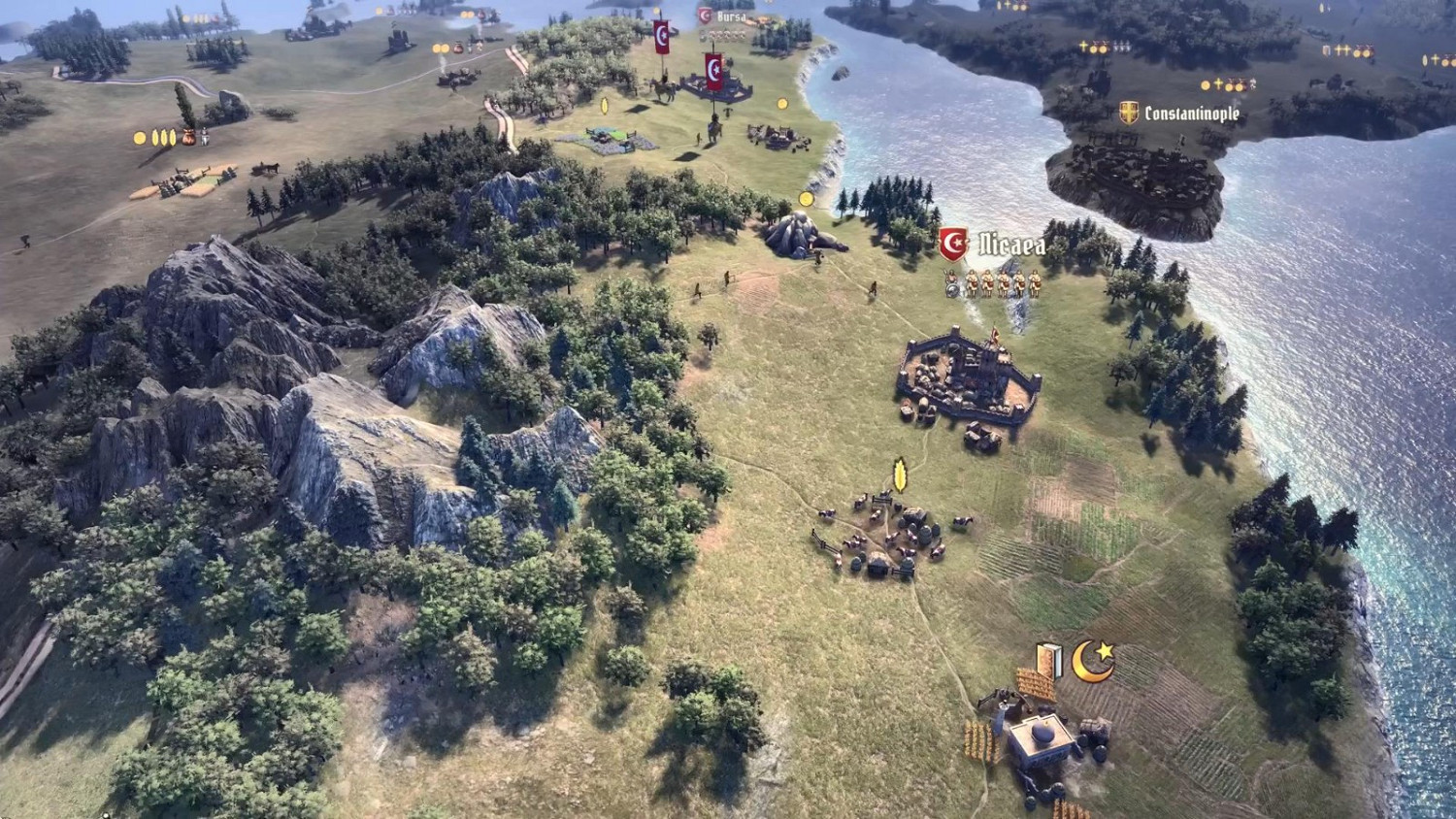Click the goods pot icon near the top-left caravan
Image resolution: width=1456 pixels, height=819 pixels.
coord(189,138)
